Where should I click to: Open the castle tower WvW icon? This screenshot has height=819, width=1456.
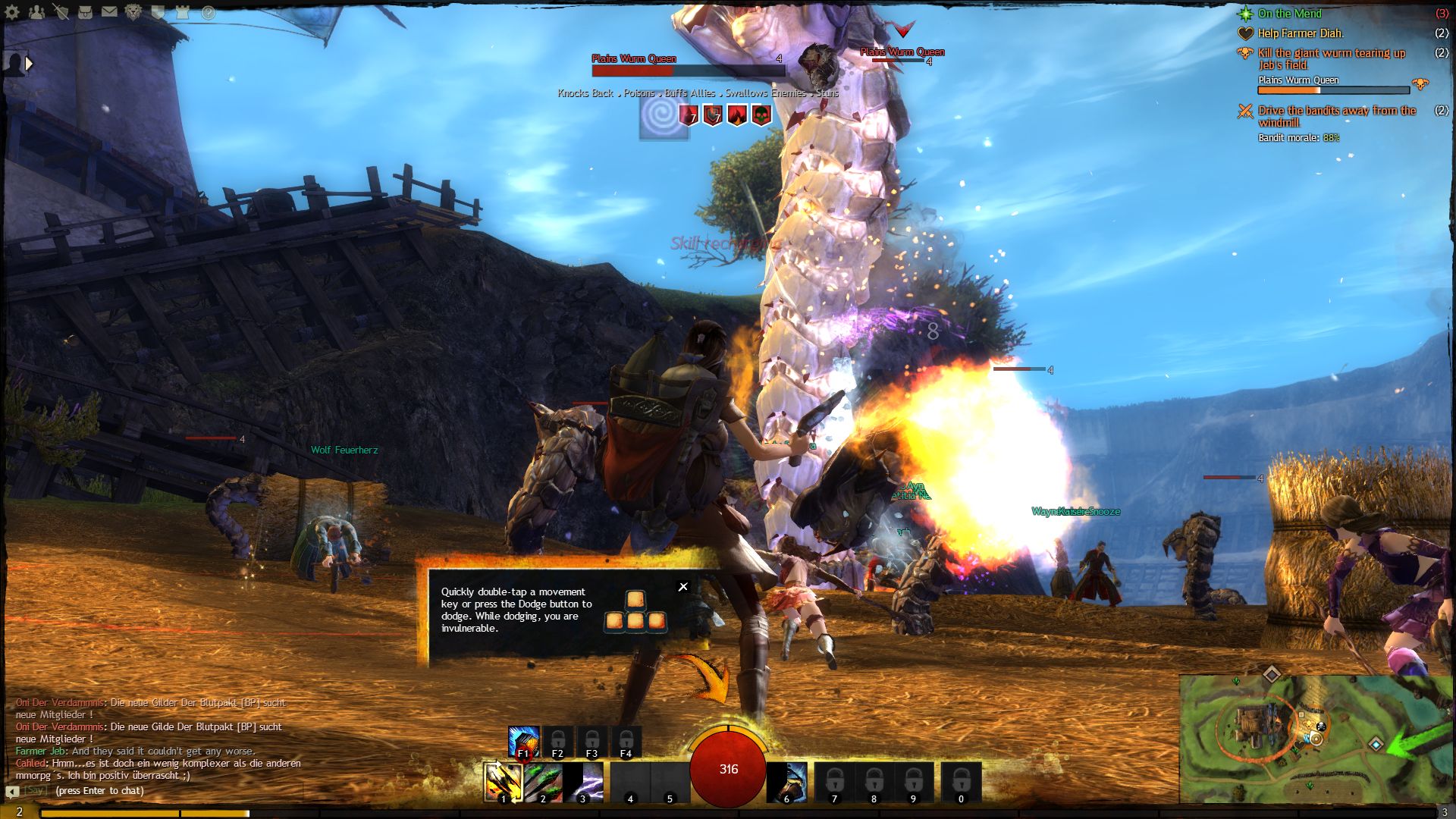coord(182,12)
